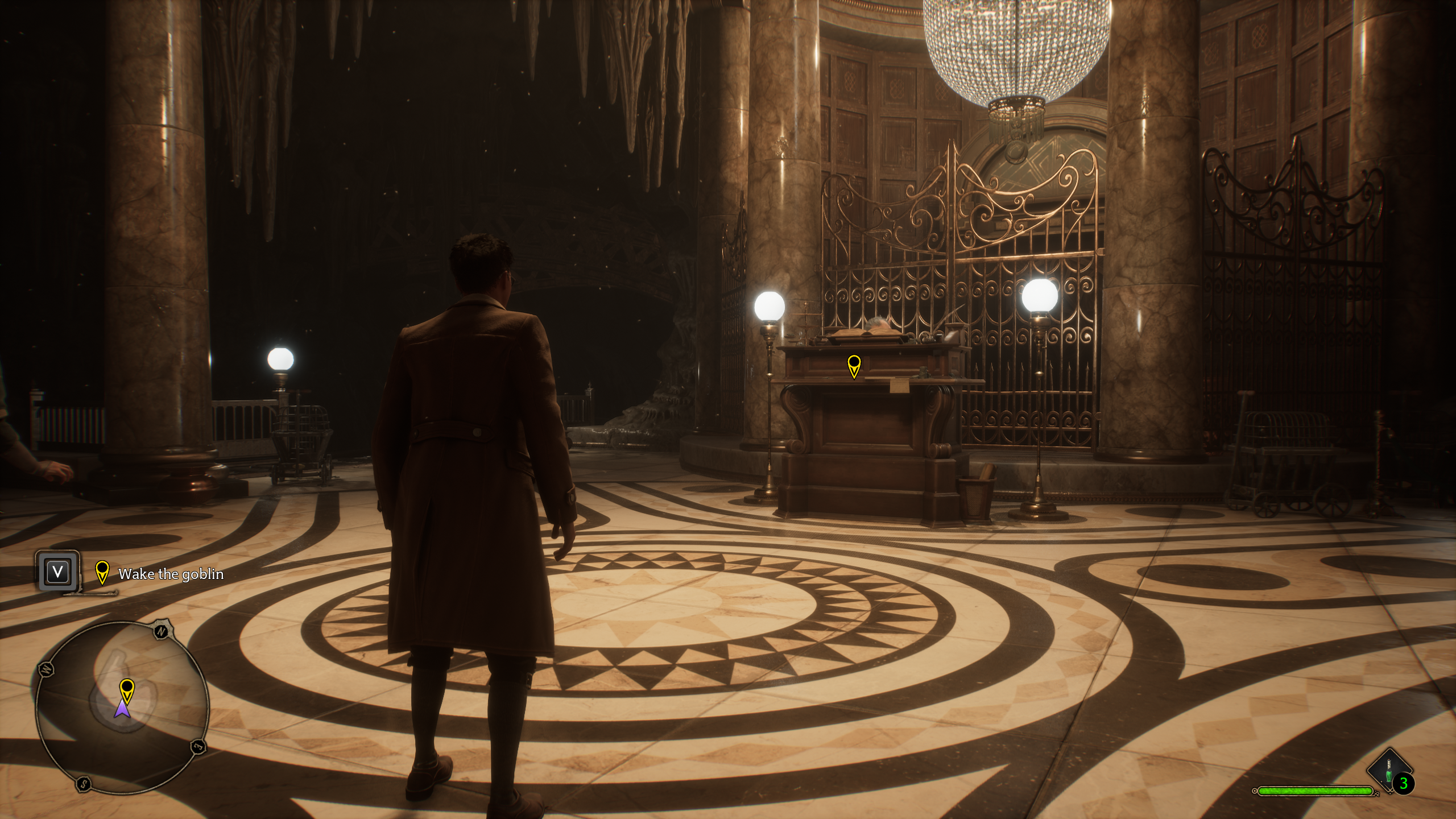
Task: Select the yellow quest marker on the minimap
Action: (x=127, y=691)
